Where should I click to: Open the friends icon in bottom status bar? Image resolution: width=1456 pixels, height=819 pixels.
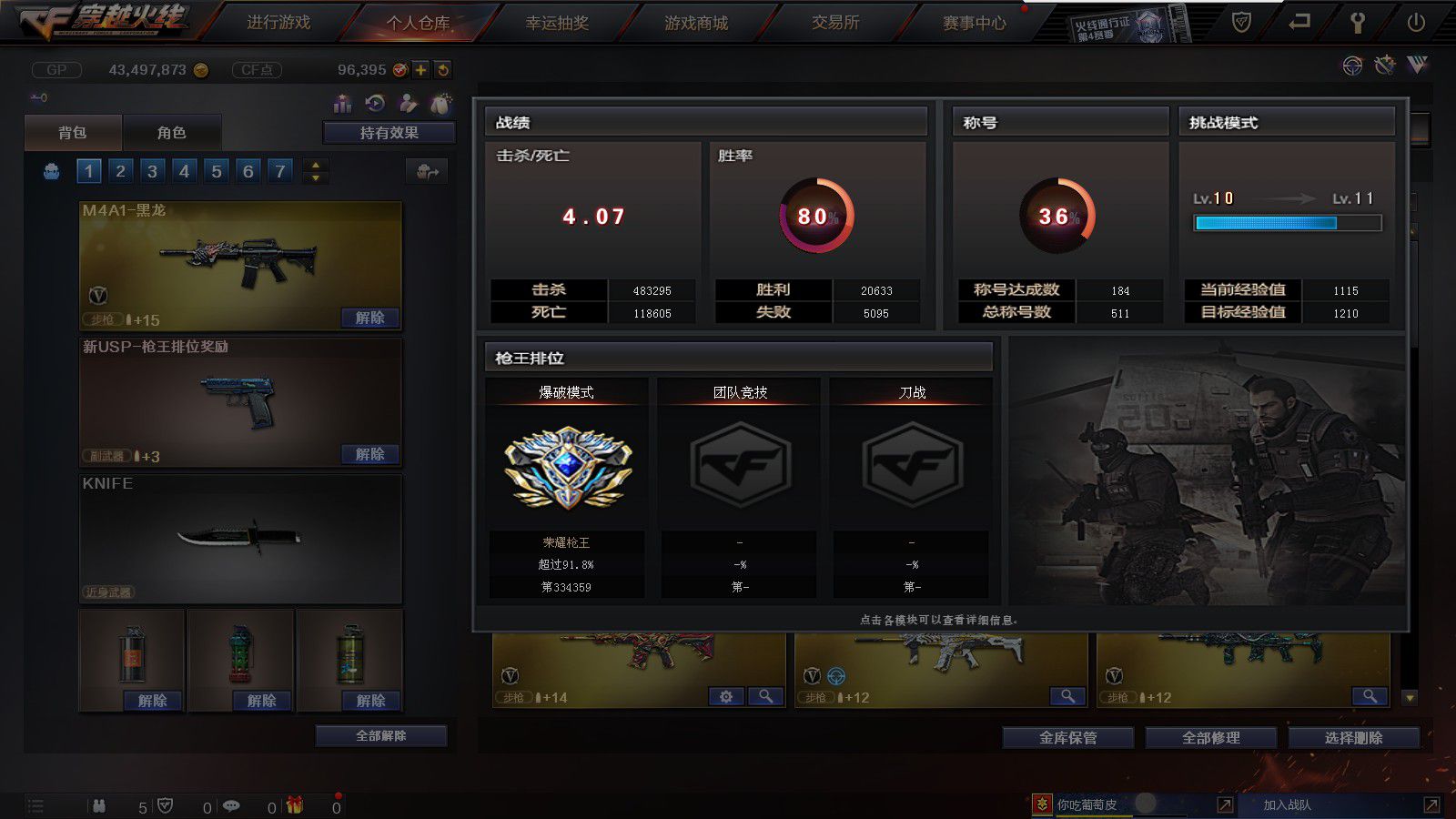click(x=100, y=806)
